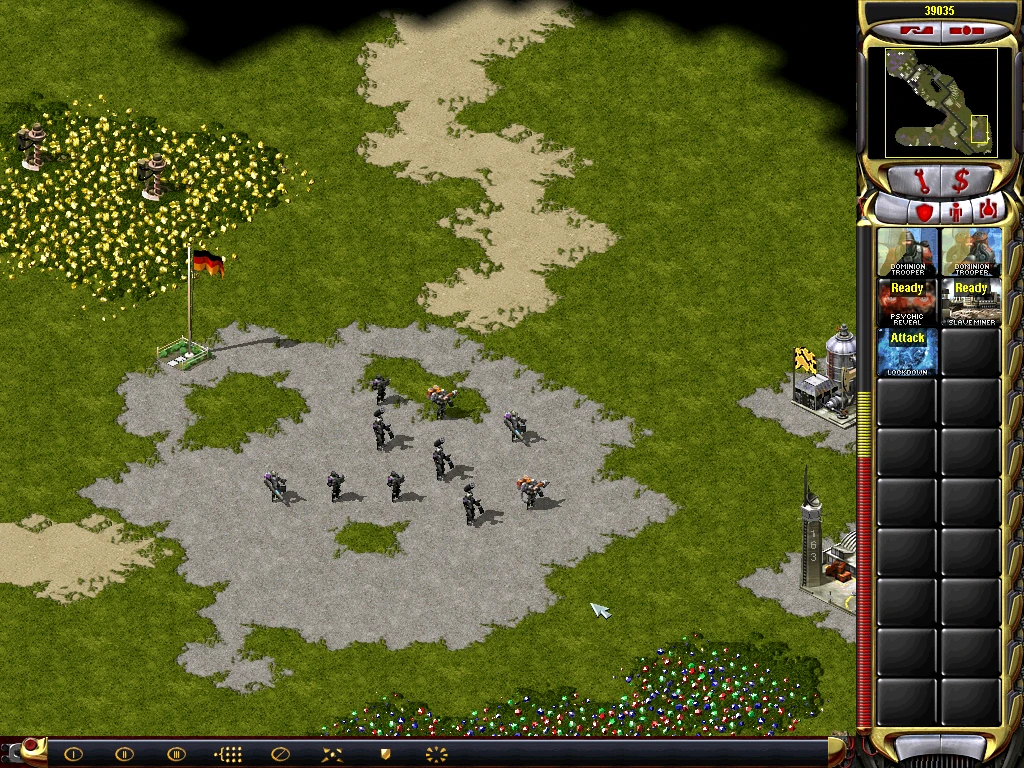Click the dotted-grid type select button
The image size is (1024, 768).
pyautogui.click(x=229, y=754)
